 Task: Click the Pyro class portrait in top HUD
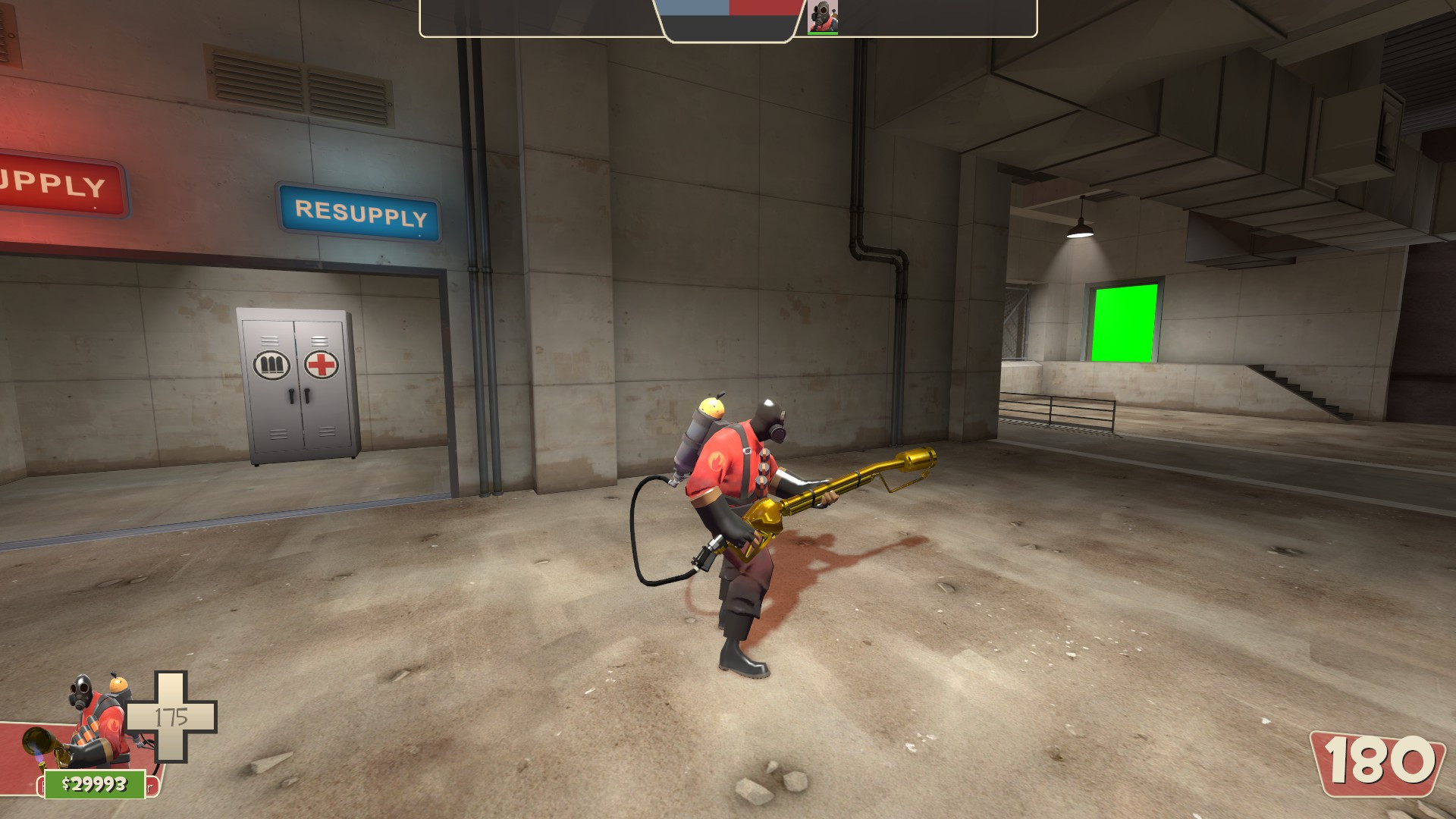coord(821,17)
